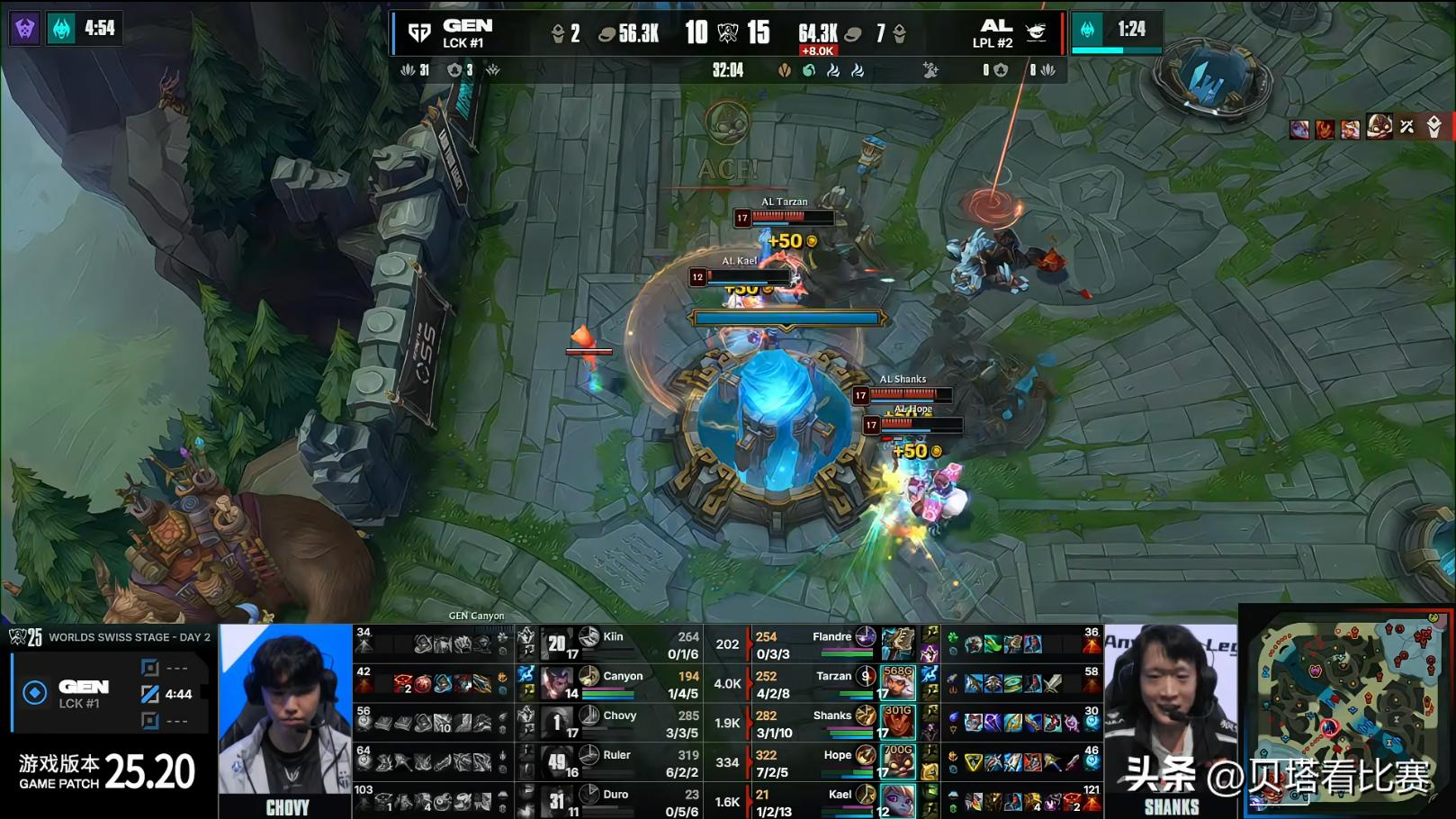The image size is (1456, 819).
Task: Select Flandre's name on the scoreboard
Action: pyautogui.click(x=831, y=636)
